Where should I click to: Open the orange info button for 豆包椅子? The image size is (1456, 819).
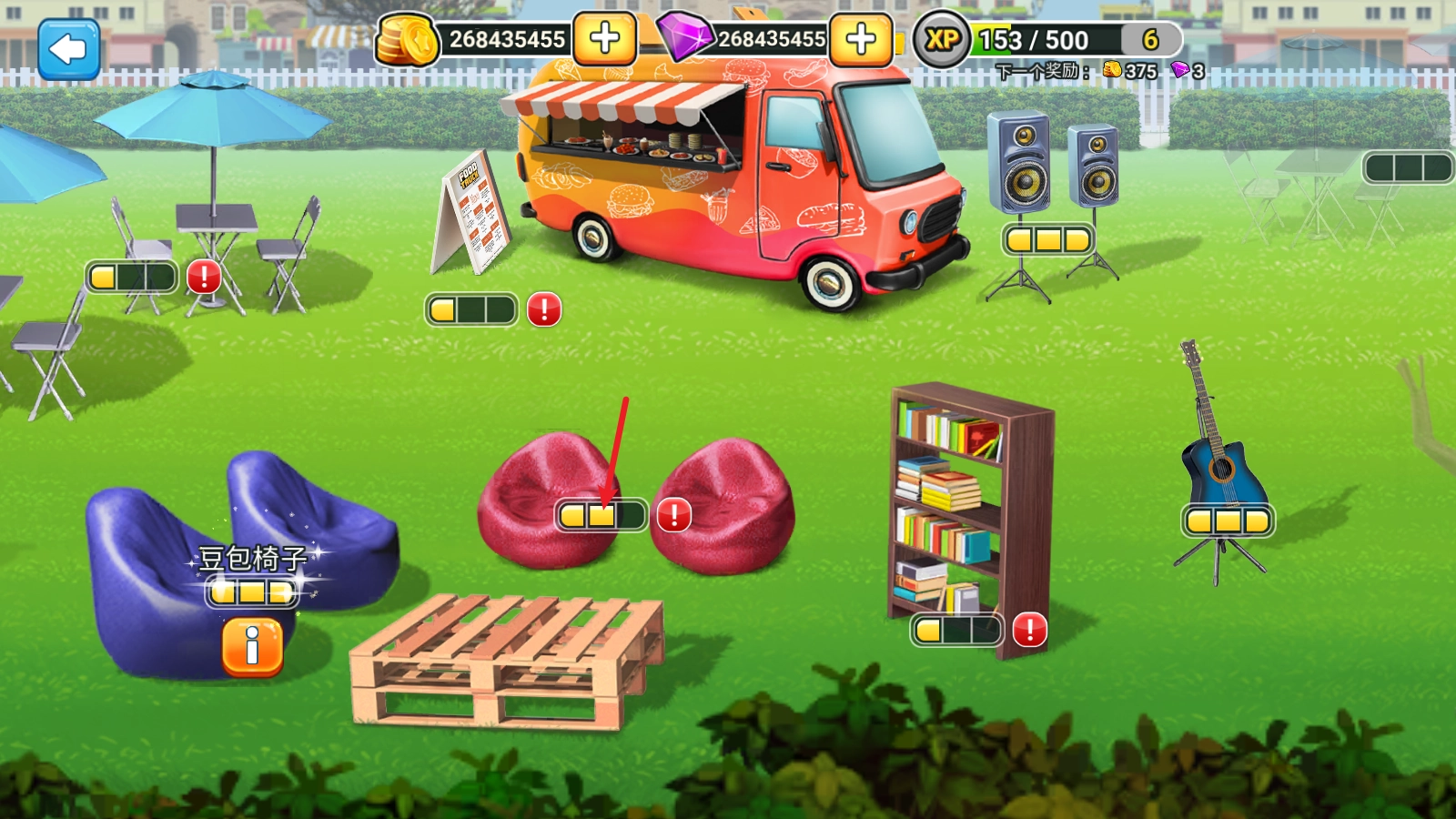click(252, 647)
